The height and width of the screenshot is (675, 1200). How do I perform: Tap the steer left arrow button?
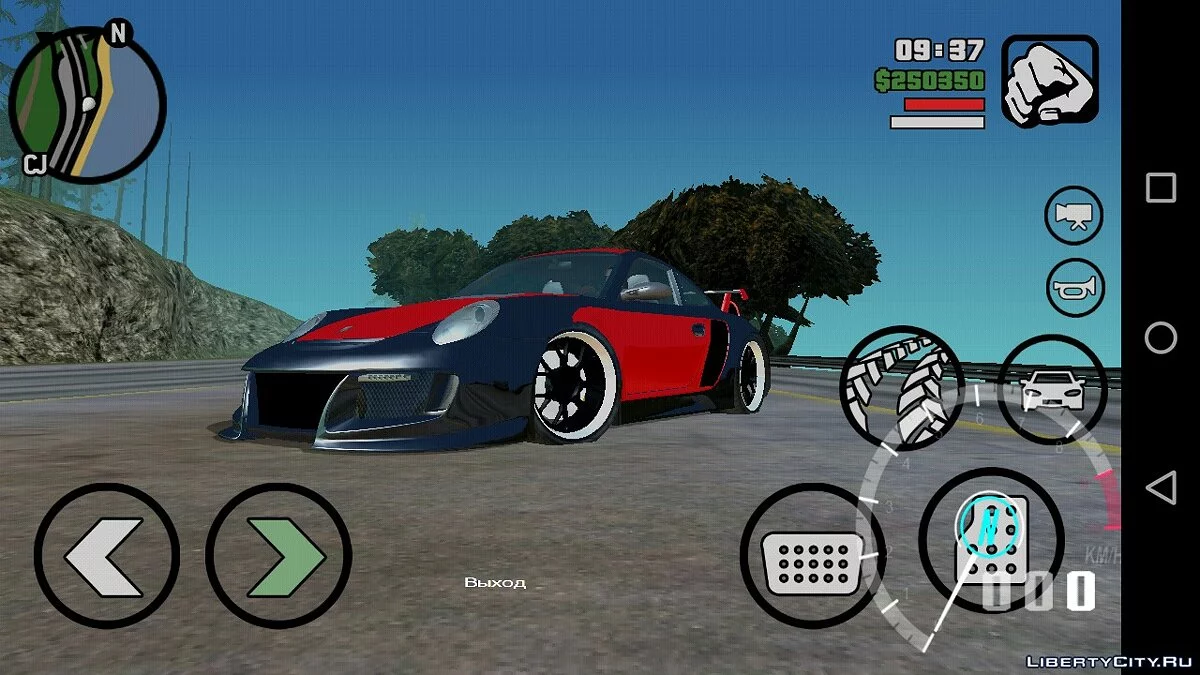106,554
